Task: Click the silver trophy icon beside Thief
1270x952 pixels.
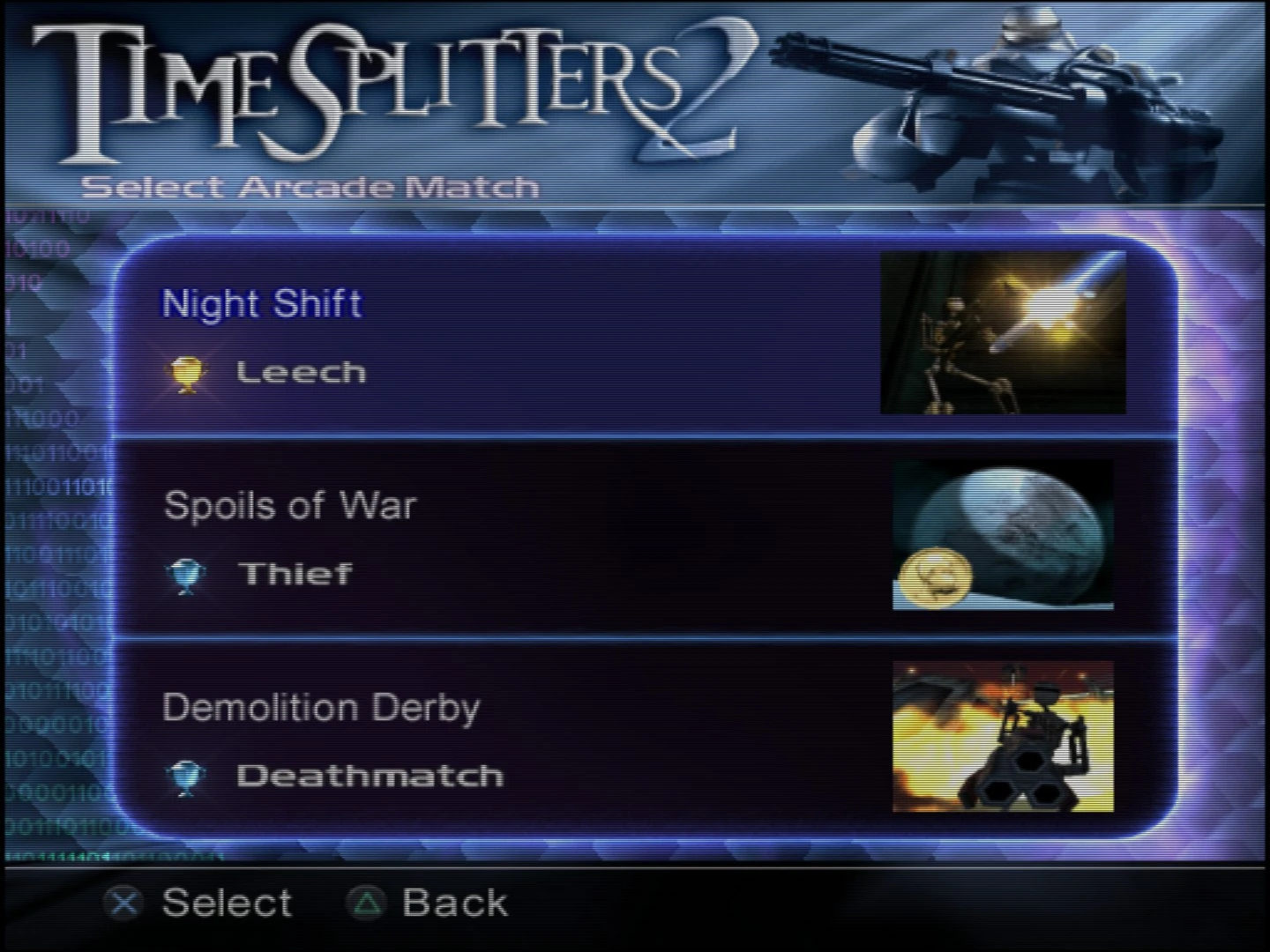Action: coord(188,573)
